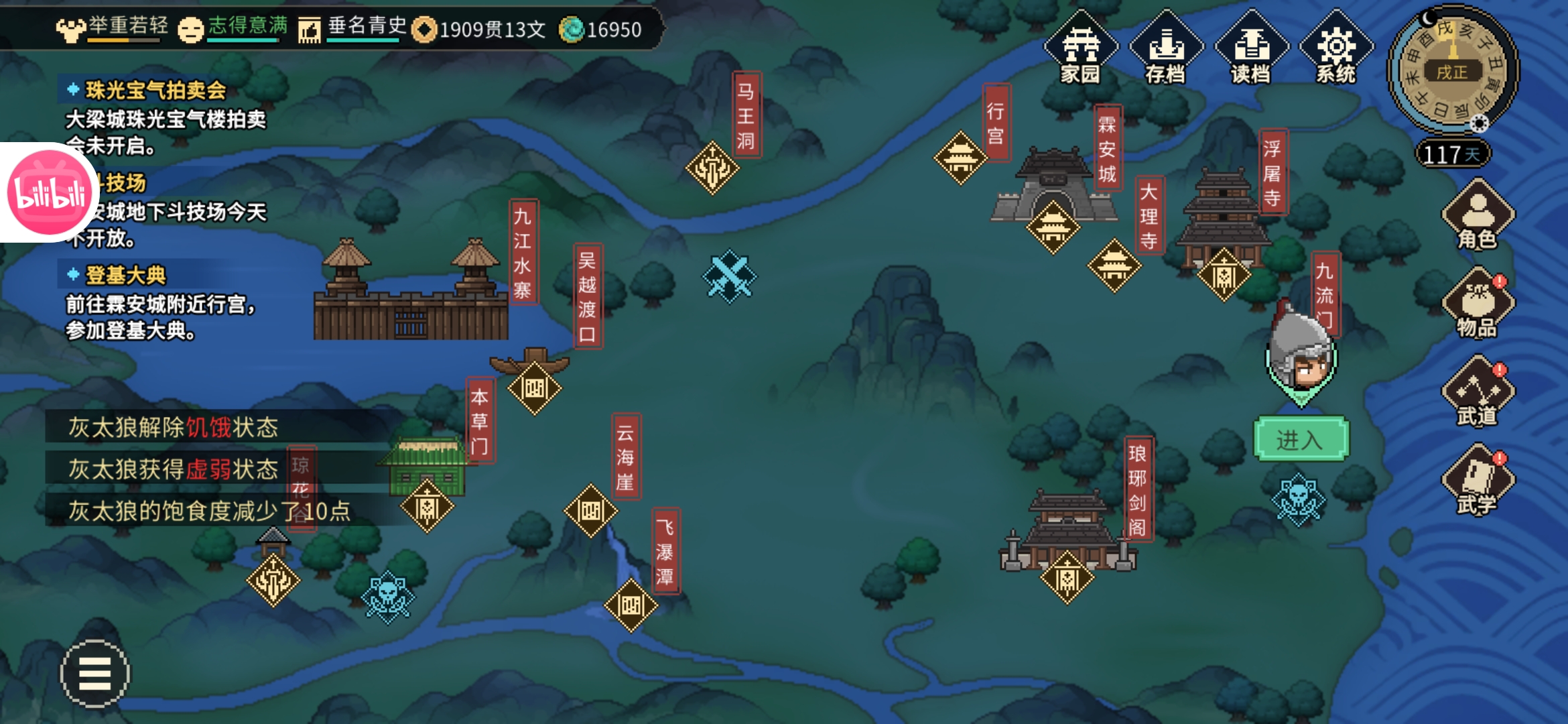The image size is (1568, 724).
Task: Open the 角色 character screen
Action: point(1478,216)
